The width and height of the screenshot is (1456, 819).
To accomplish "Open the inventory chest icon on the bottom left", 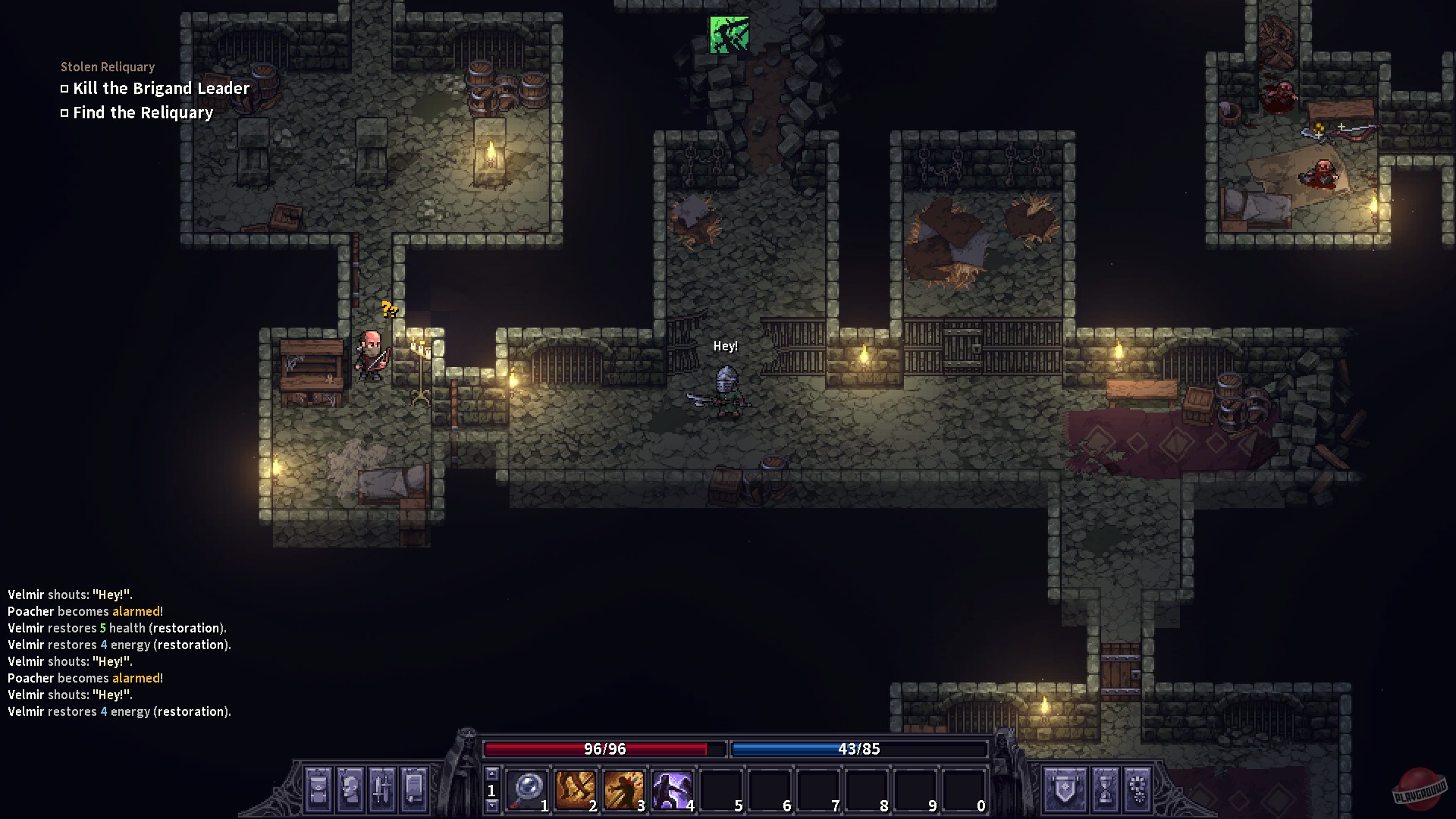I will pos(318,790).
